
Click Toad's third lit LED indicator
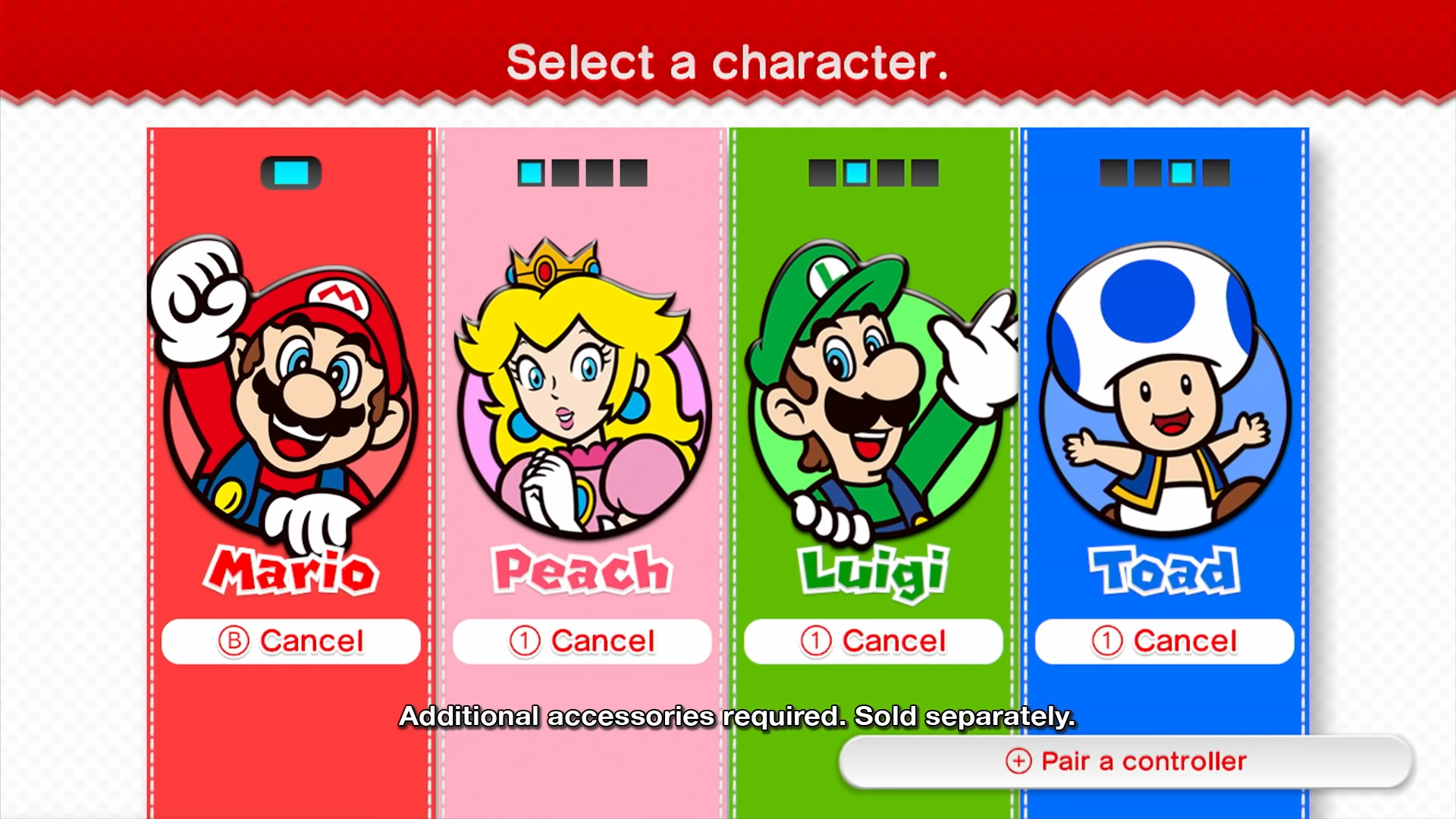(1181, 173)
